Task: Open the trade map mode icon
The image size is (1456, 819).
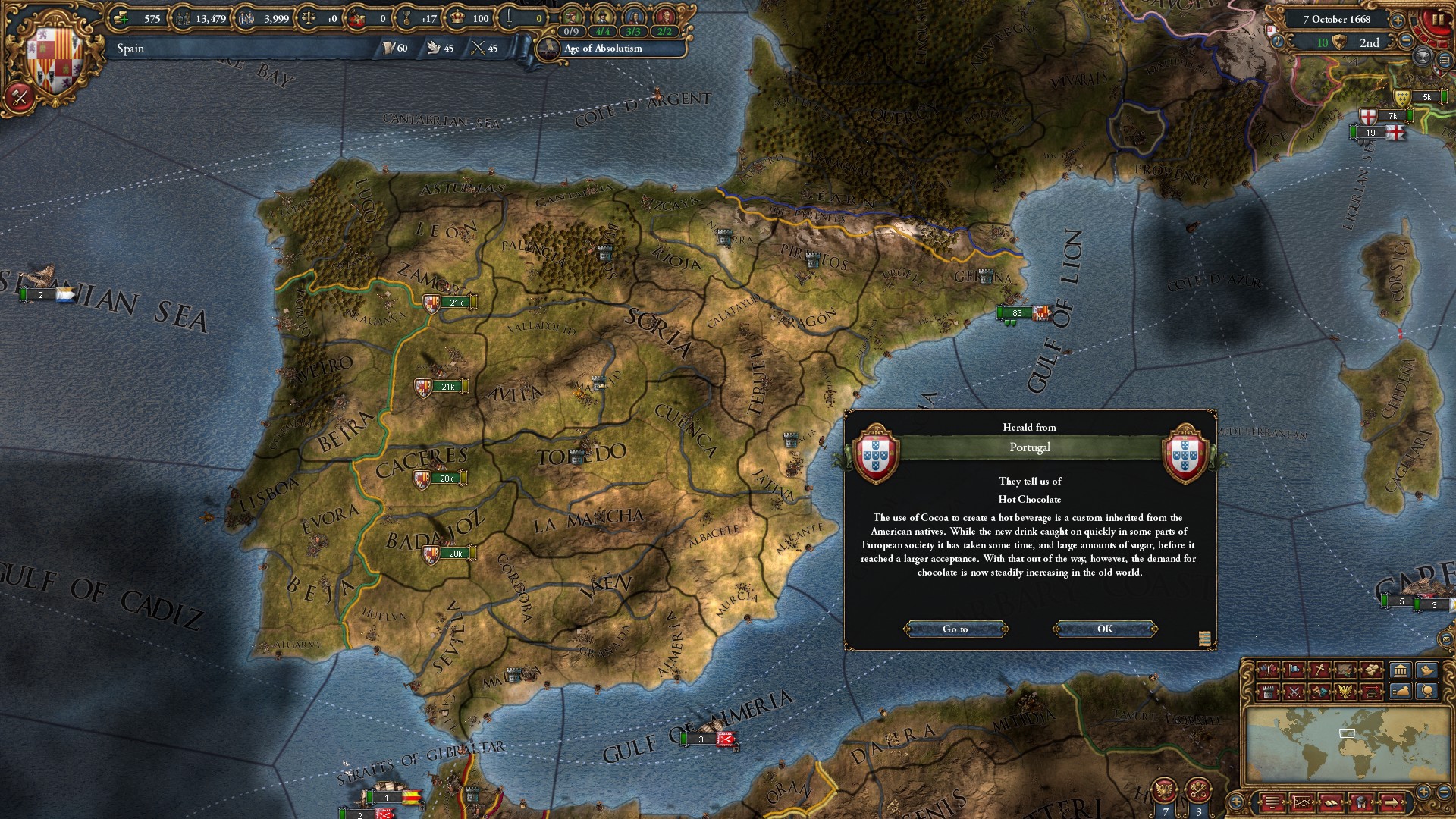Action: (x=1346, y=670)
